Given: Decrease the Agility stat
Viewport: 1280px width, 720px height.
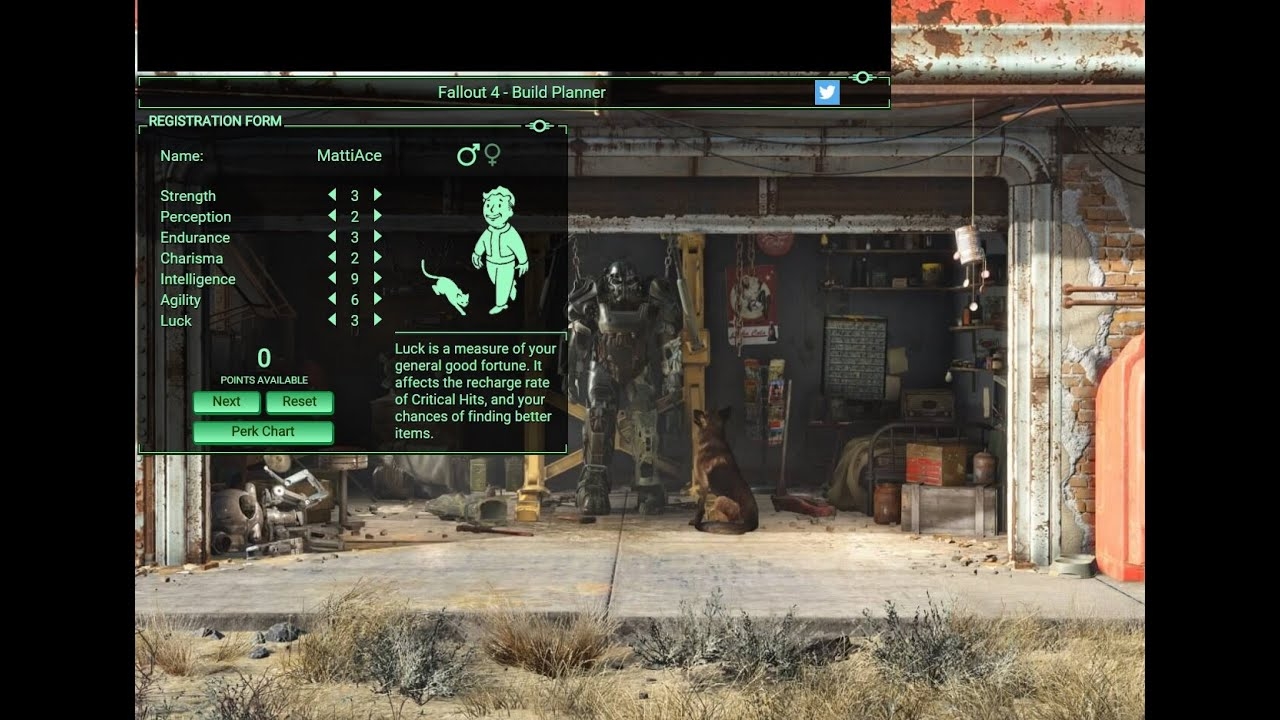Looking at the screenshot, I should coord(332,300).
